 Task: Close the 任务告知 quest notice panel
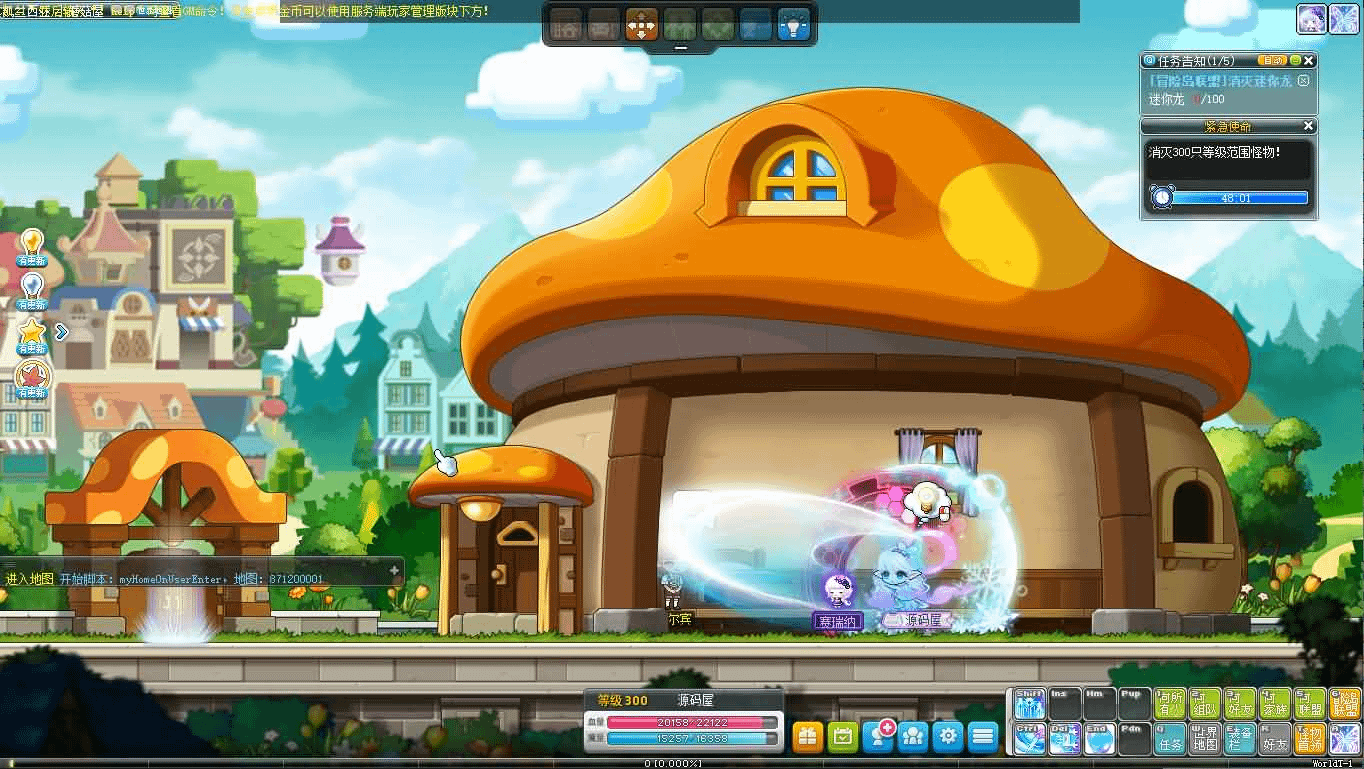click(1309, 61)
